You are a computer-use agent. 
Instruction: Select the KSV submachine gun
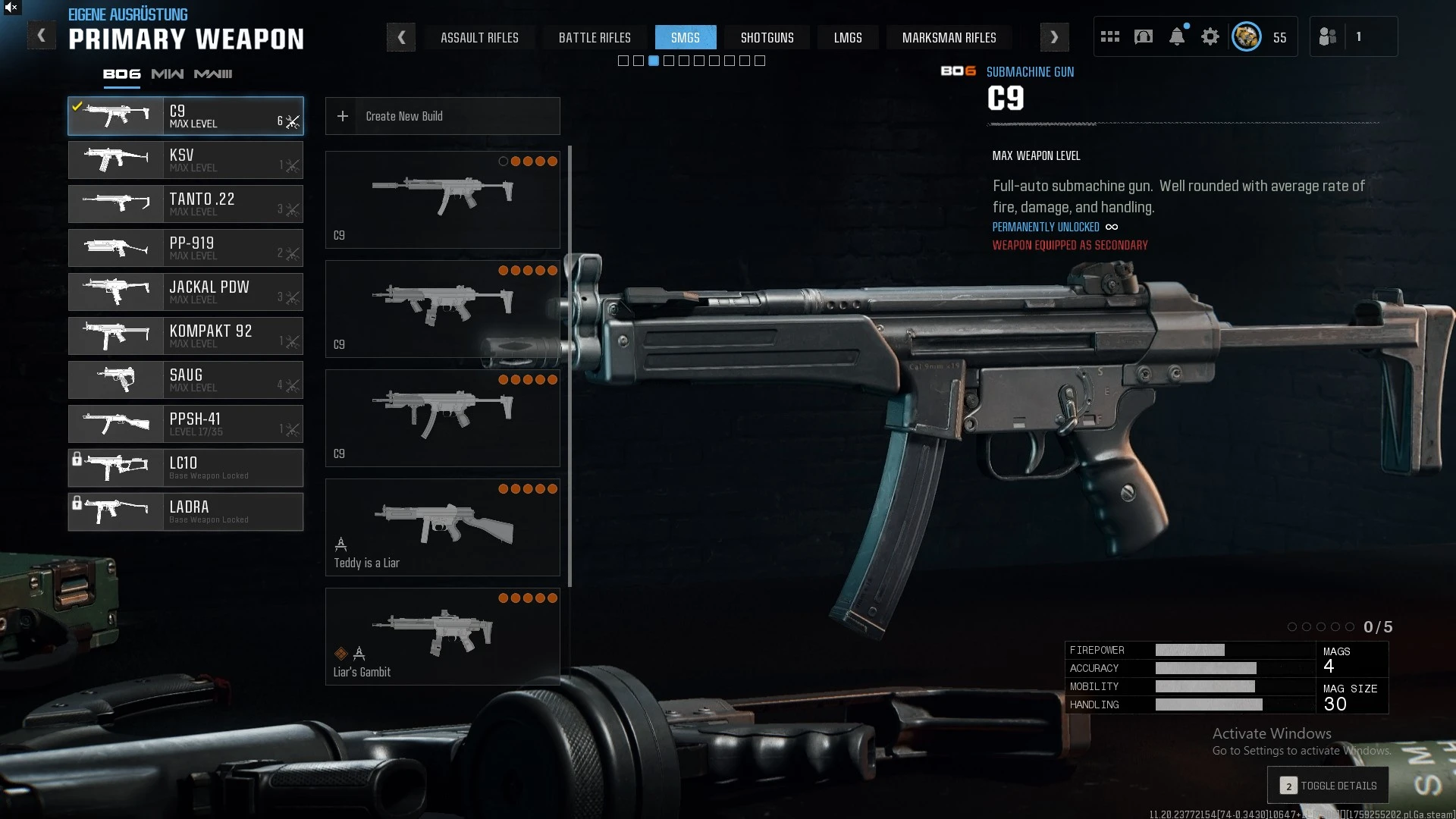pyautogui.click(x=186, y=160)
